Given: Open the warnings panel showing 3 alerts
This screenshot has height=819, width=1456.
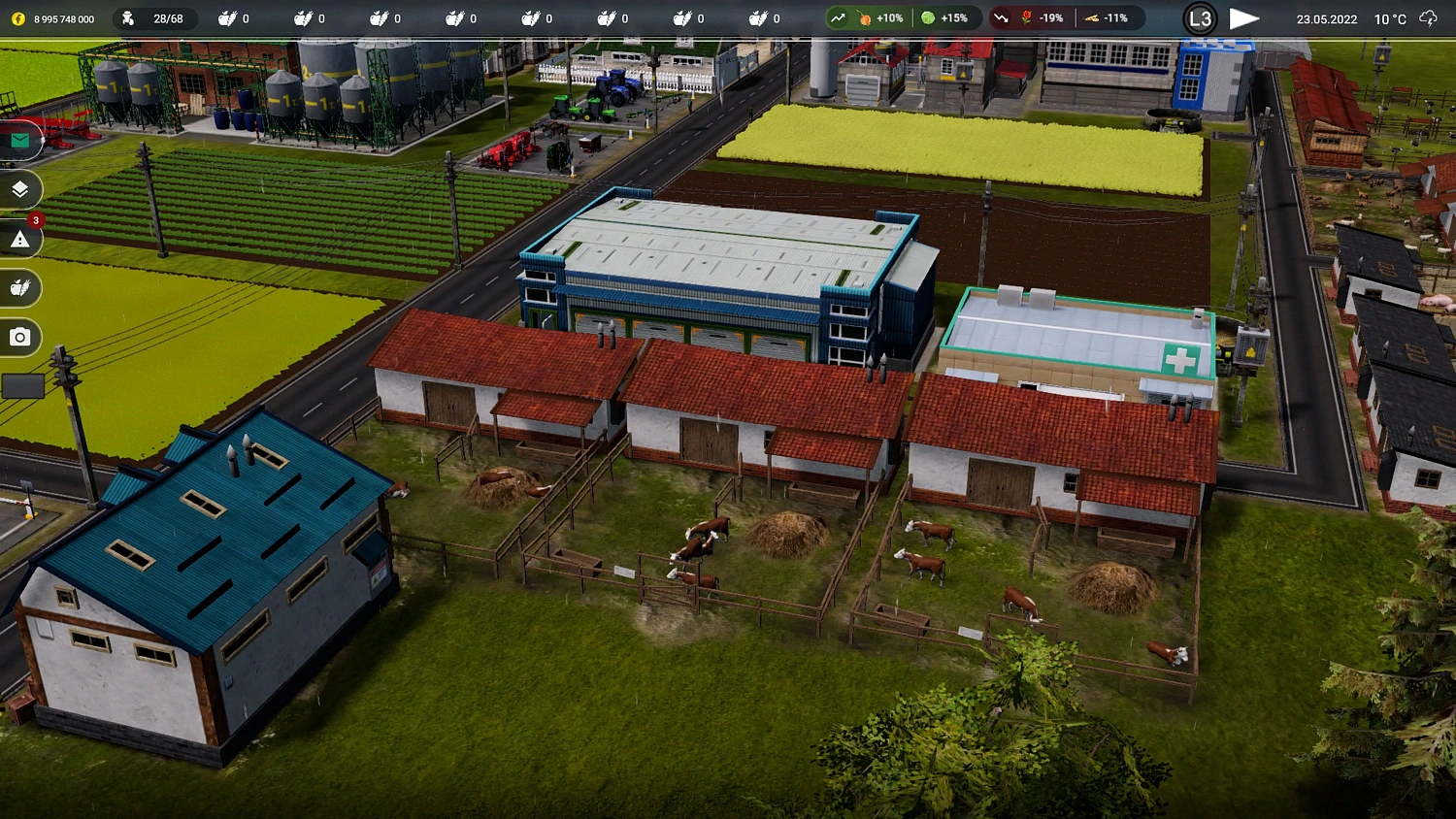Looking at the screenshot, I should click(19, 239).
